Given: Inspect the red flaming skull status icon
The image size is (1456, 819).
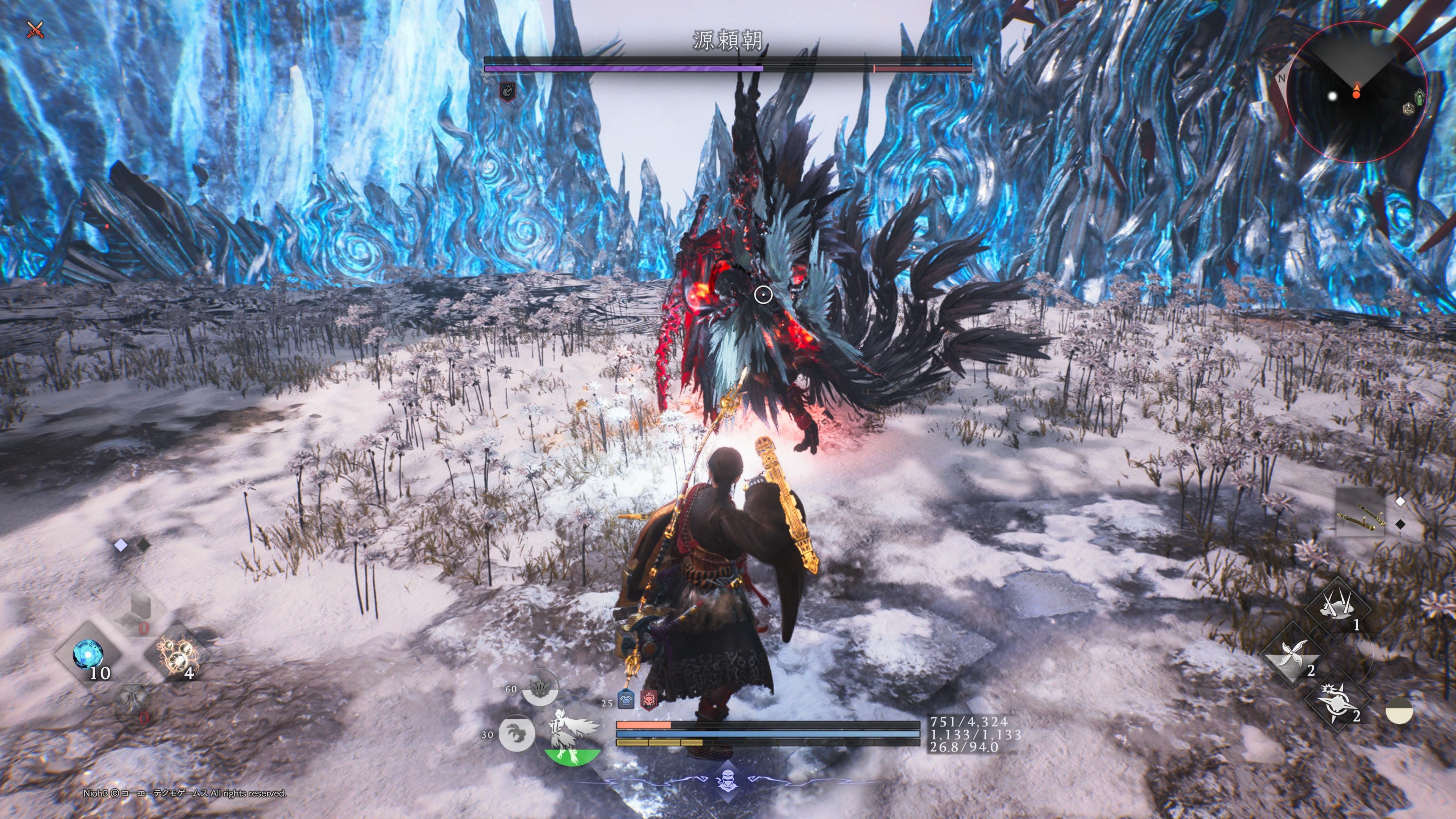Looking at the screenshot, I should pyautogui.click(x=648, y=700).
